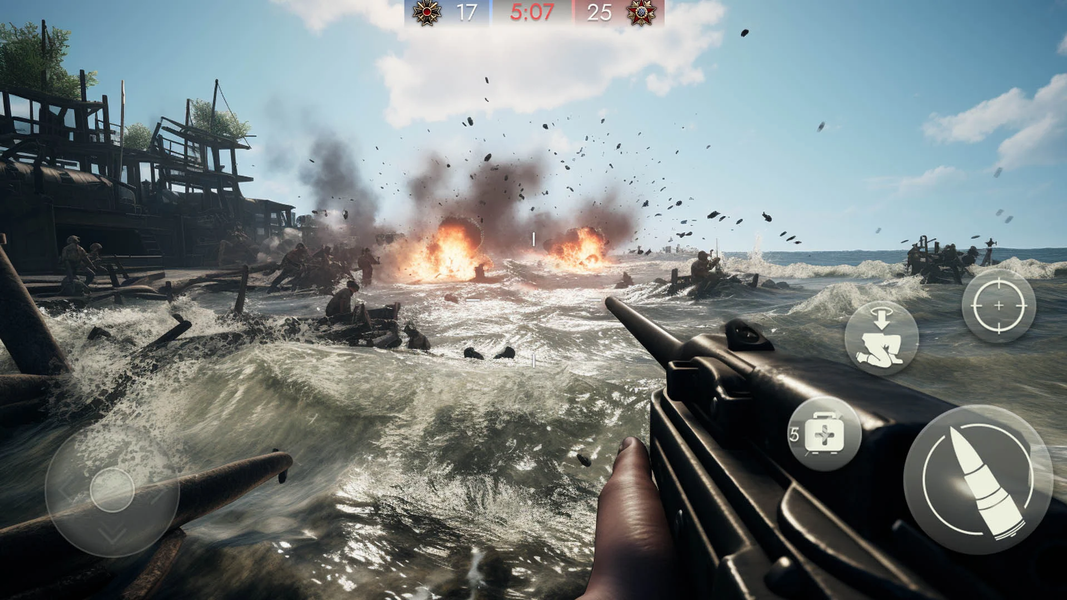
Task: Toggle the crouch stance button
Action: 881,338
